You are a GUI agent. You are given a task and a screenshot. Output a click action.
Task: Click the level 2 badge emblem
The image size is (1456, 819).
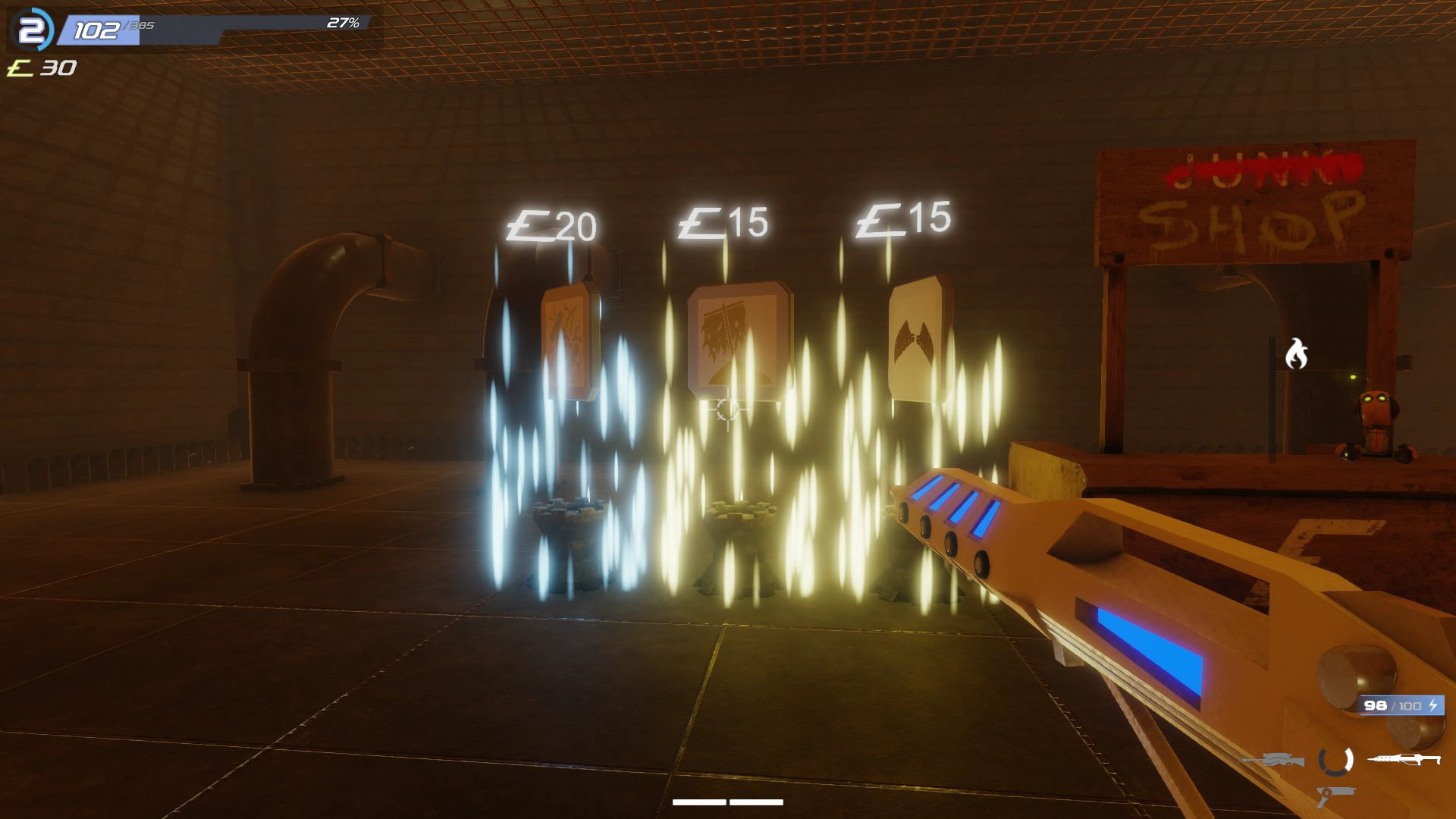pyautogui.click(x=33, y=29)
